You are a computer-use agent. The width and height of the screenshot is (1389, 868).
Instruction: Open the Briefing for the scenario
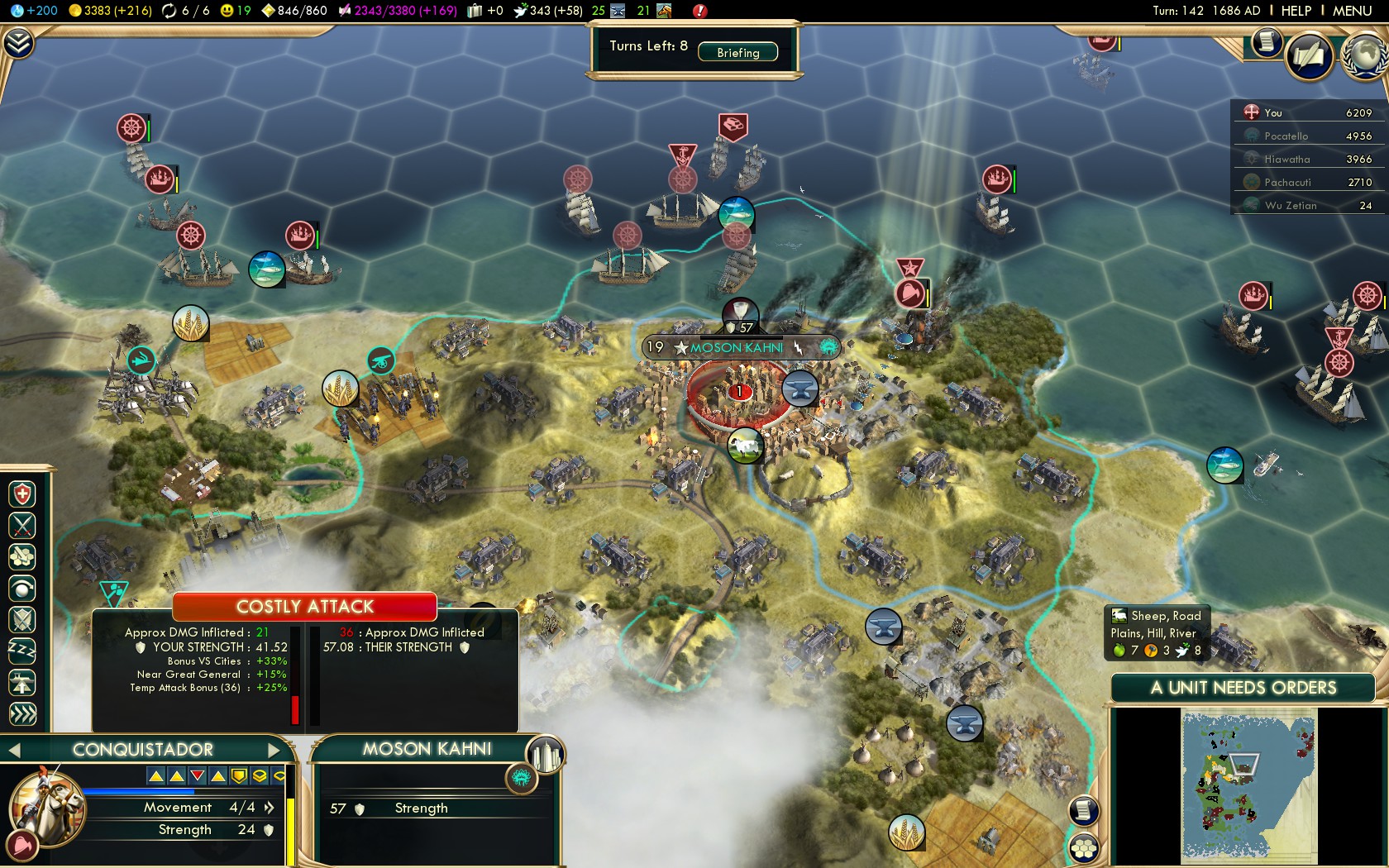737,52
